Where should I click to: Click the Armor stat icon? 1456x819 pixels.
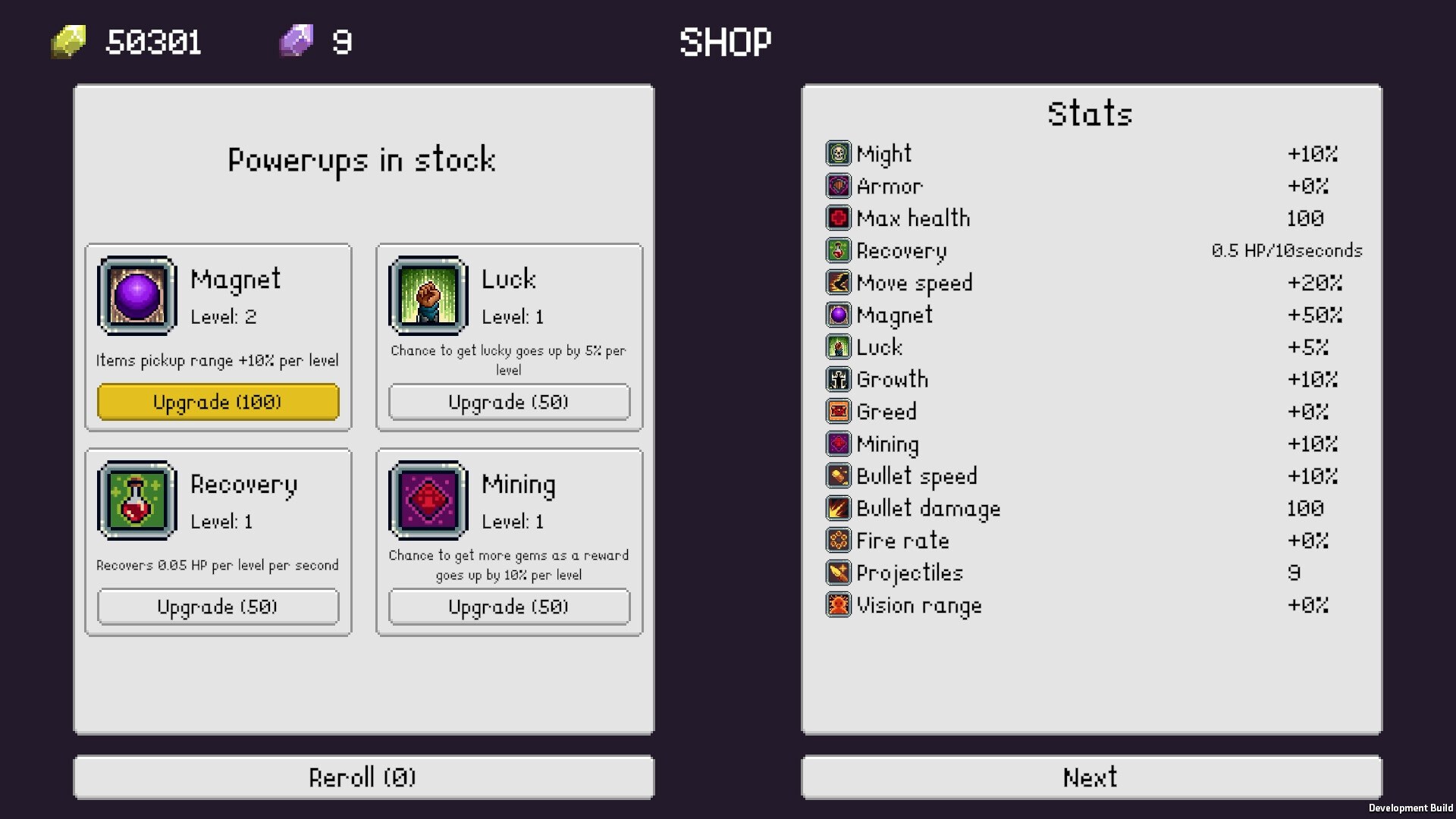click(x=839, y=186)
